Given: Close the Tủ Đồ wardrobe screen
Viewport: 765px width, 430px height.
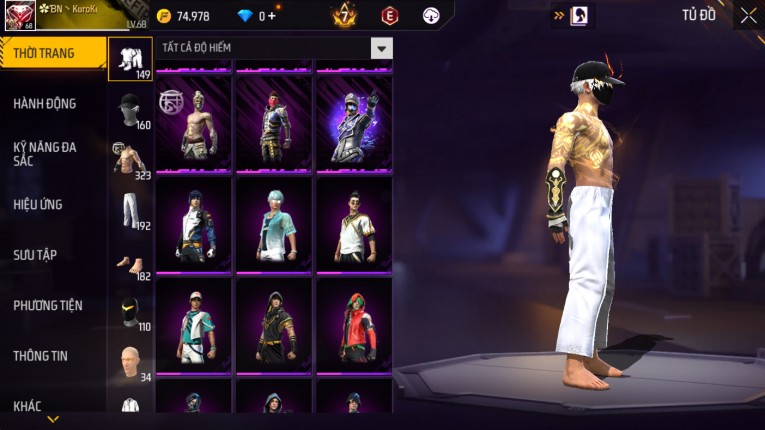Looking at the screenshot, I should pyautogui.click(x=748, y=15).
